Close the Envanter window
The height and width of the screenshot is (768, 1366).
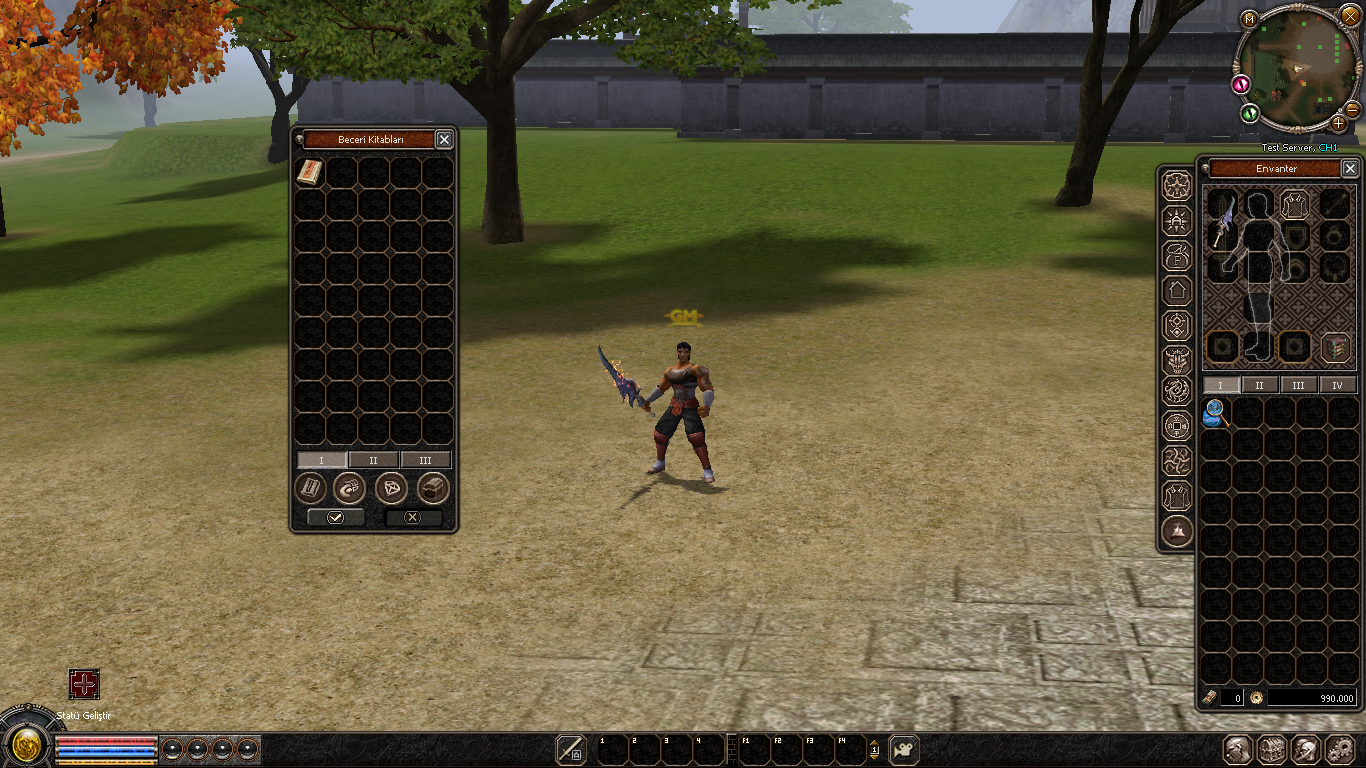tap(1349, 169)
